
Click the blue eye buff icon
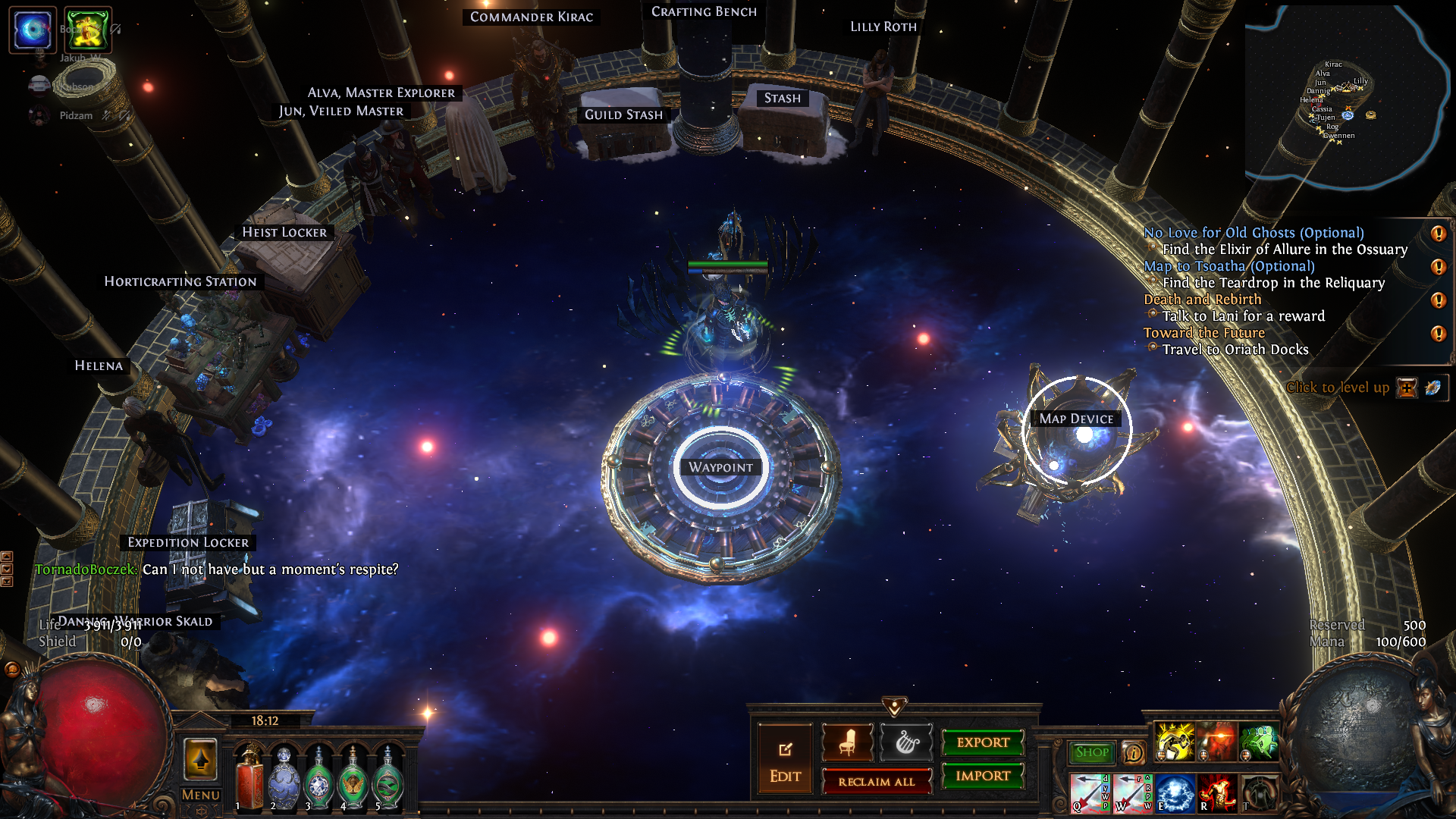(33, 30)
